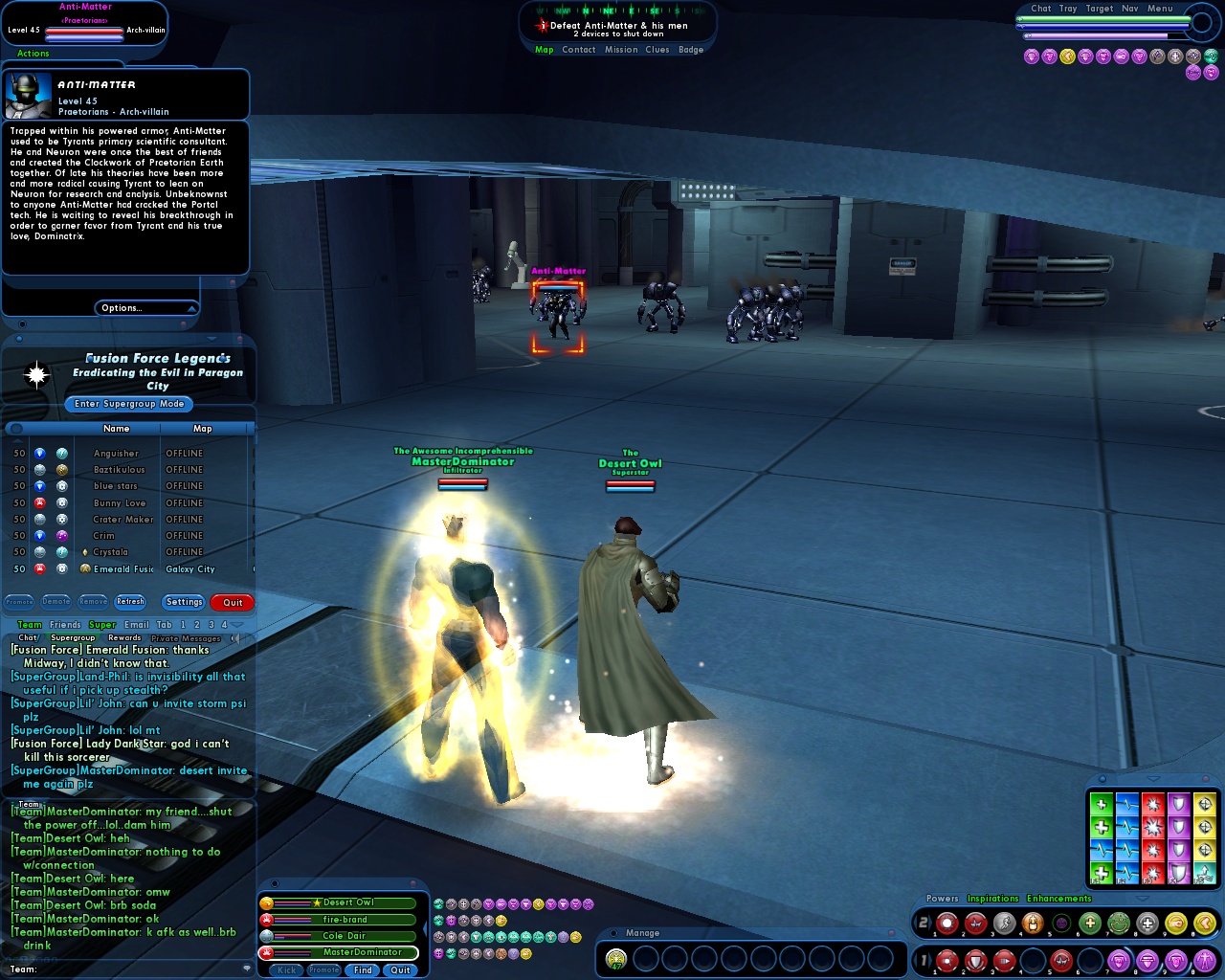
Task: Open the Menu in the top-right bar
Action: (1160, 9)
